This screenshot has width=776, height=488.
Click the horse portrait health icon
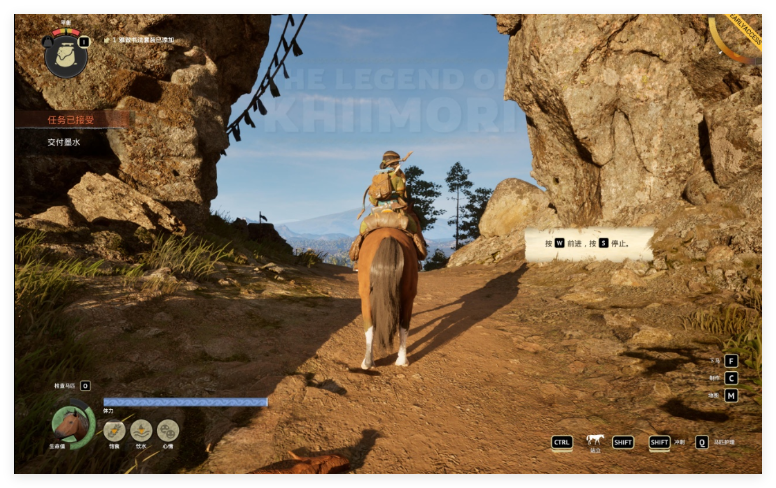tap(72, 424)
